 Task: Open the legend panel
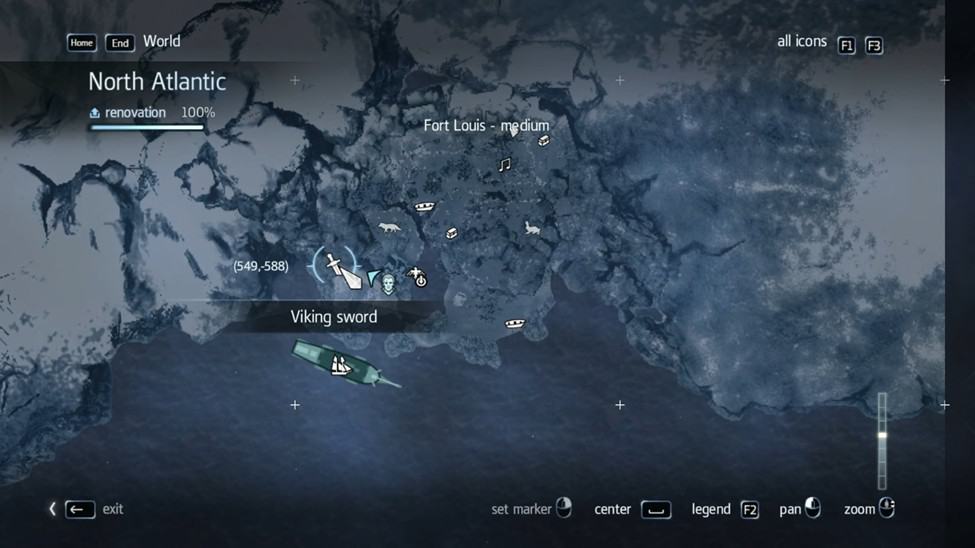point(749,510)
